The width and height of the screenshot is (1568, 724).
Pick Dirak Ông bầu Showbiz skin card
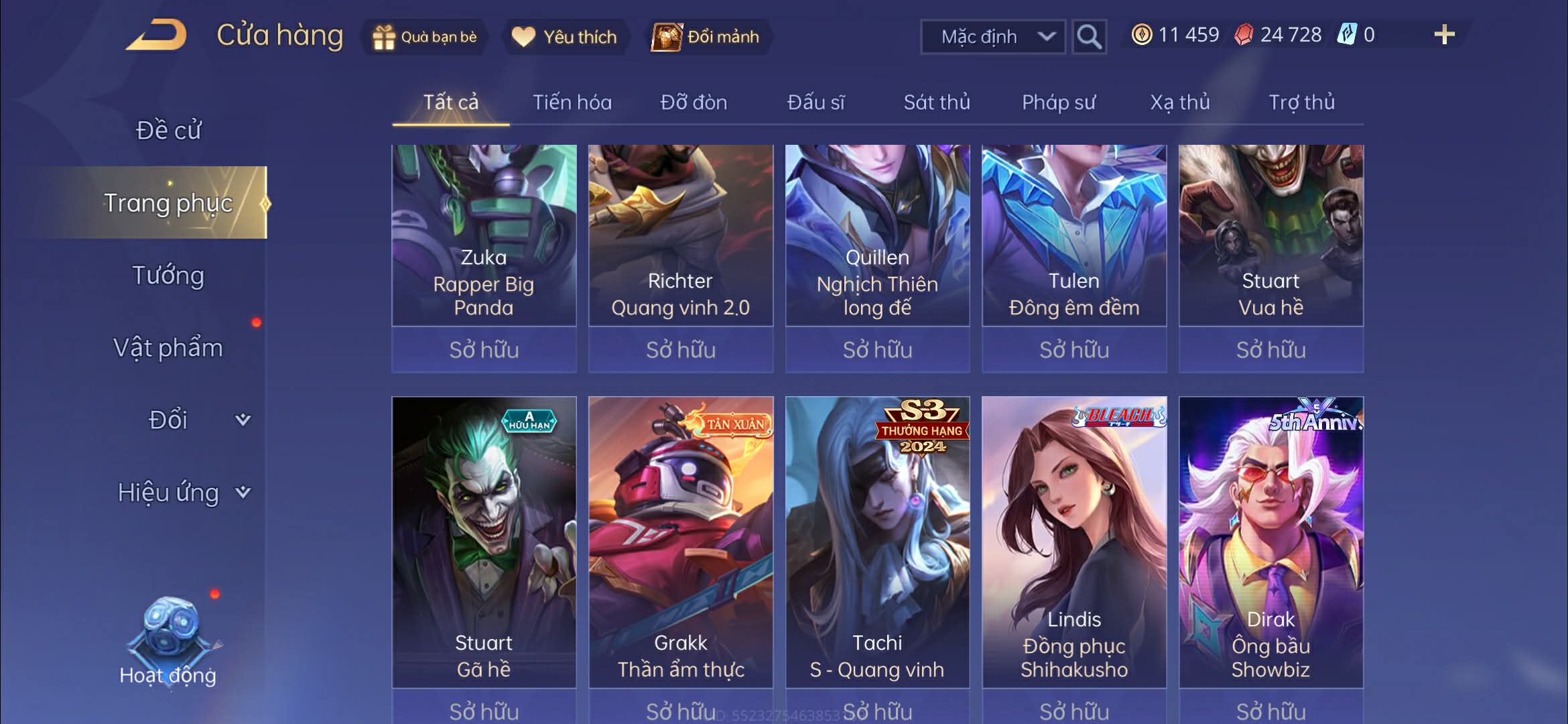[1270, 542]
